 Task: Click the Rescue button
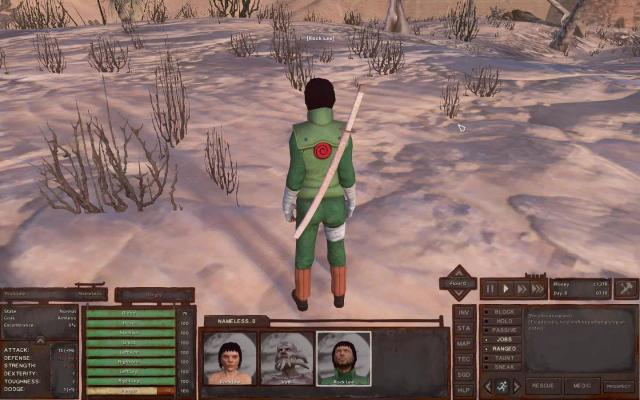coord(543,386)
